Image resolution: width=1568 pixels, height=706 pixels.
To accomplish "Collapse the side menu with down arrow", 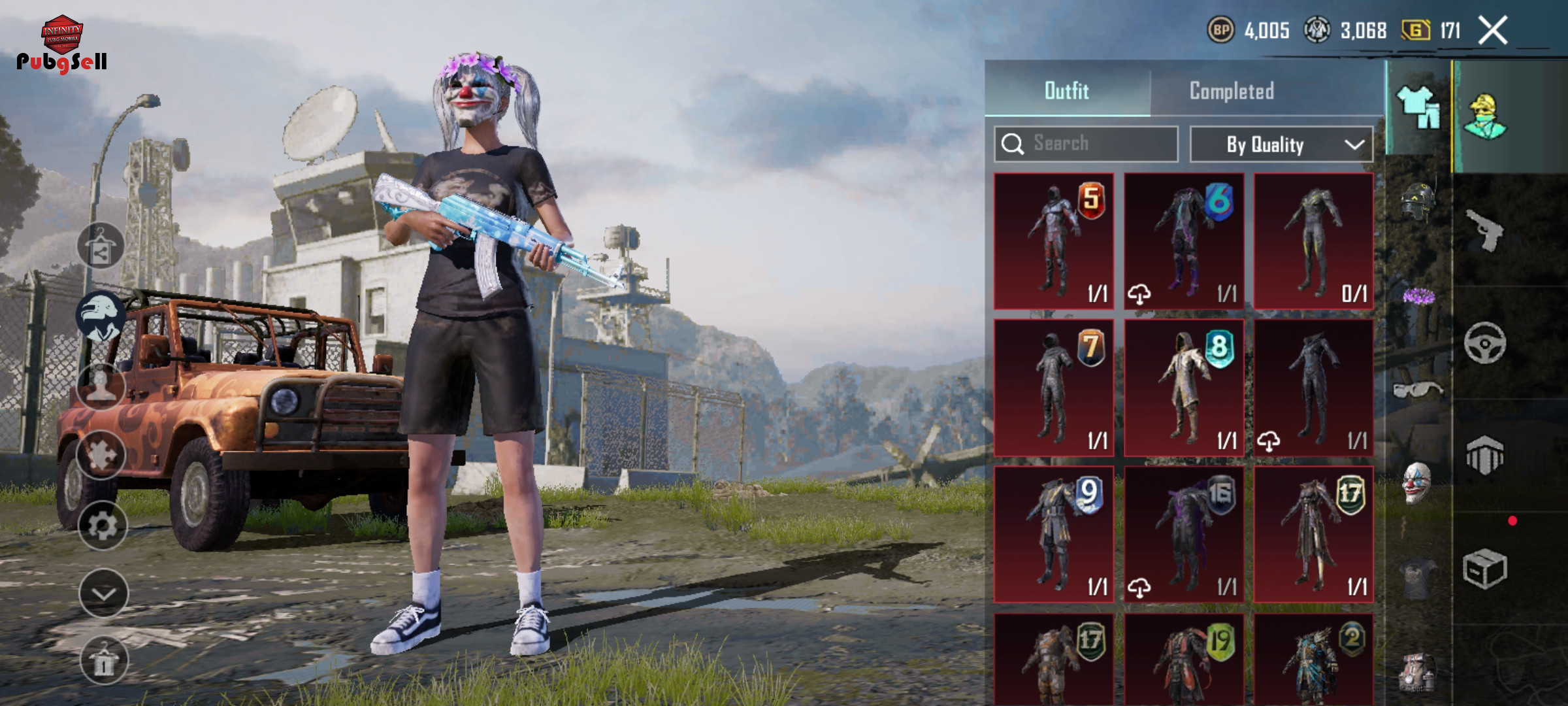I will pos(103,593).
